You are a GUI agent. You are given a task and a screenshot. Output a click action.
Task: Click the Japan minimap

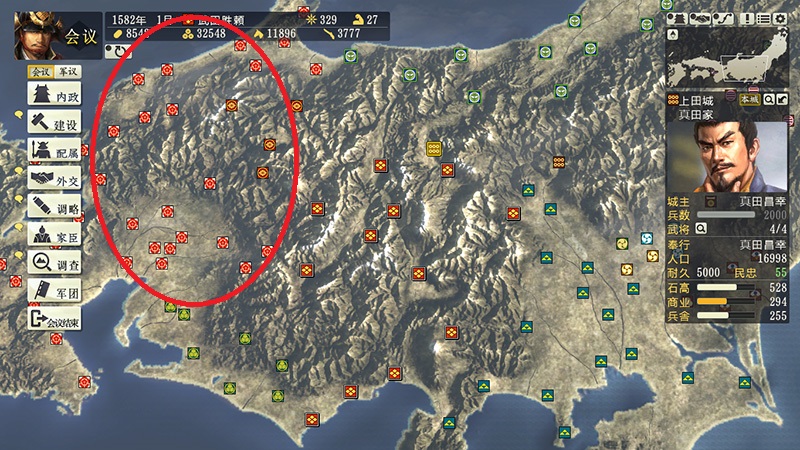click(728, 58)
